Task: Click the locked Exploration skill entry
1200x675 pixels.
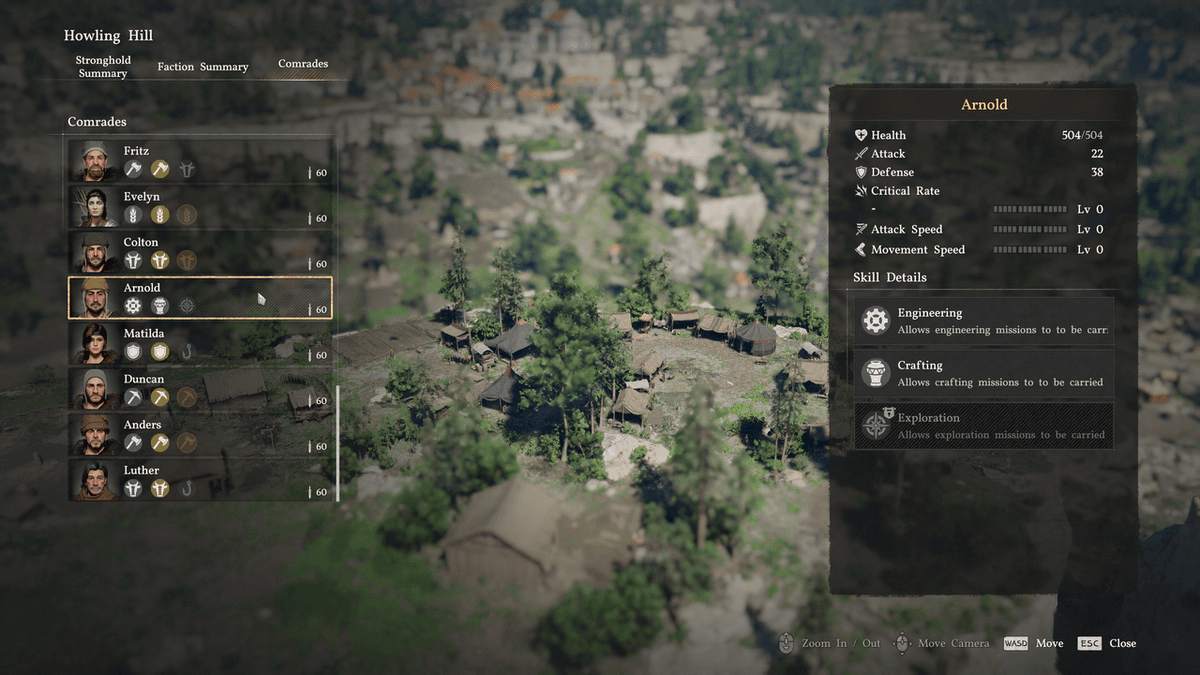Action: point(983,426)
